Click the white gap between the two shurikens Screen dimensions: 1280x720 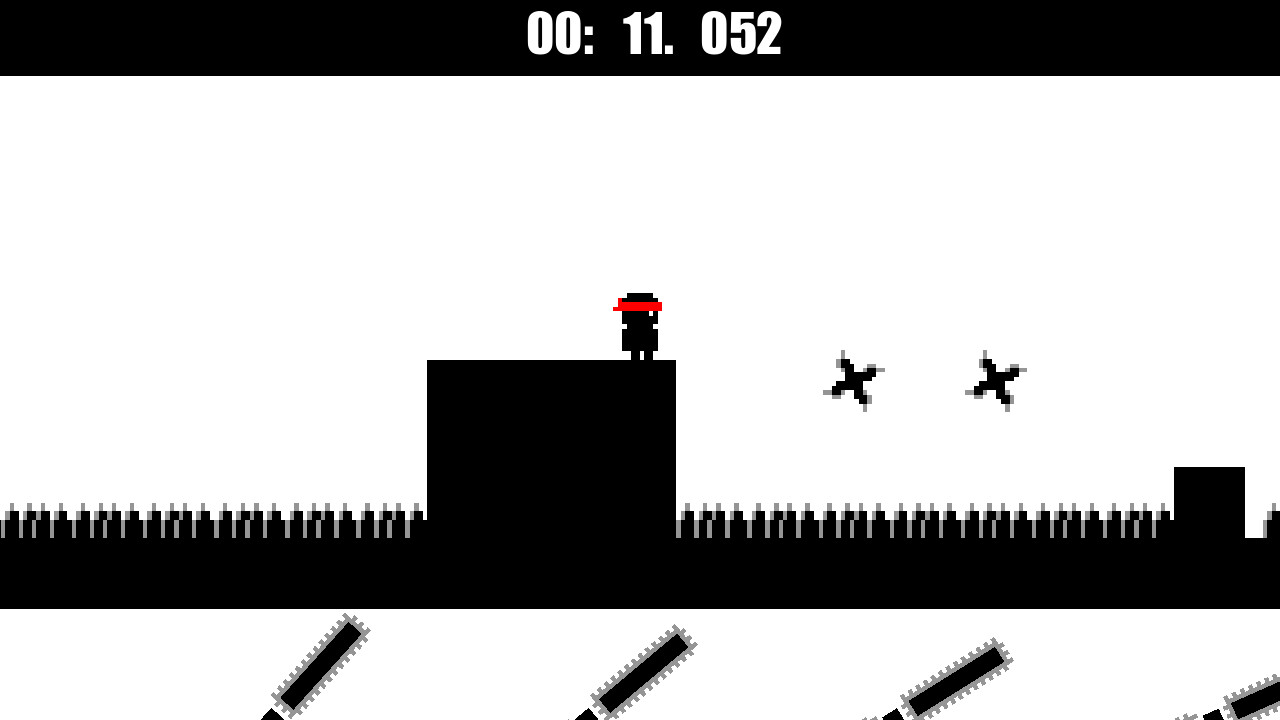coord(925,380)
